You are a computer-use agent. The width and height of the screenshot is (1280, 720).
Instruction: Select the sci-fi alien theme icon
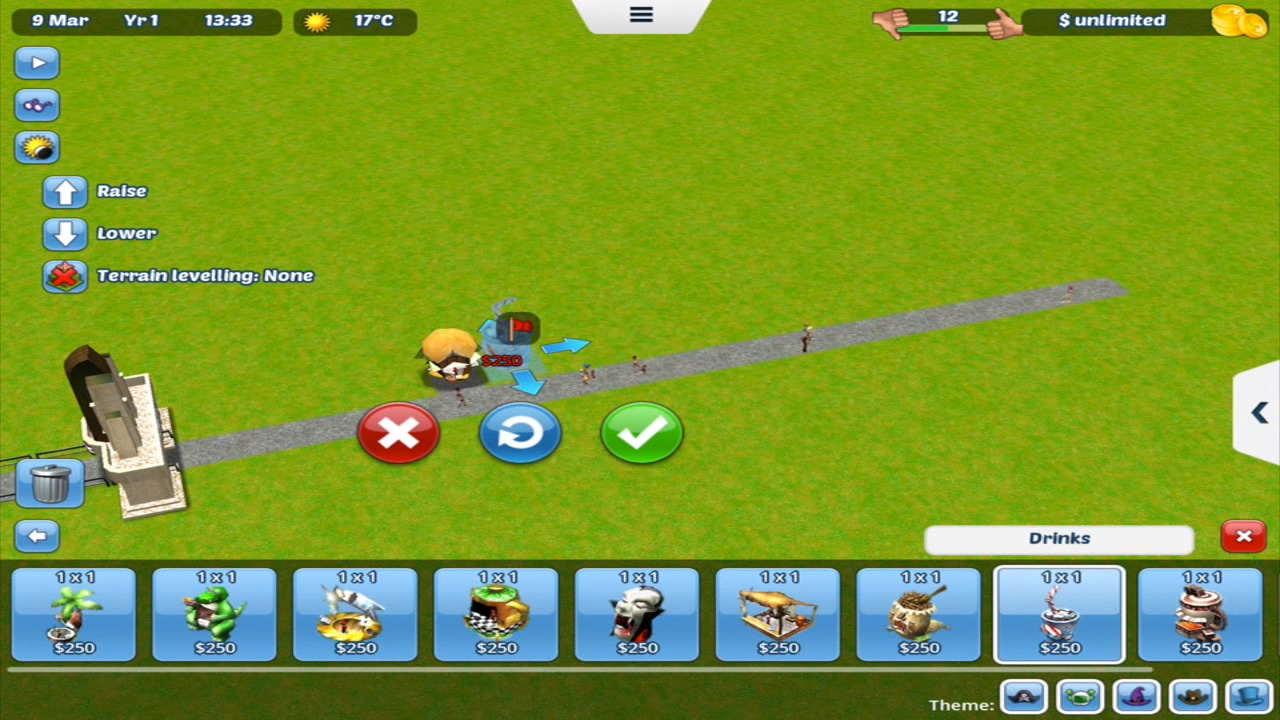1081,696
